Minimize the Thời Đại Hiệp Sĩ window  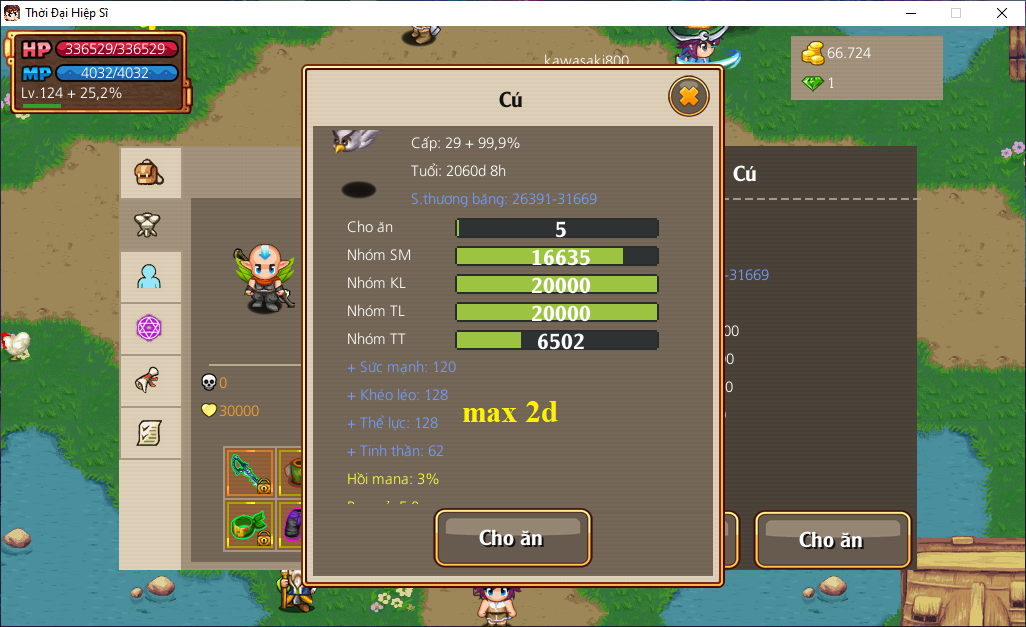(910, 13)
